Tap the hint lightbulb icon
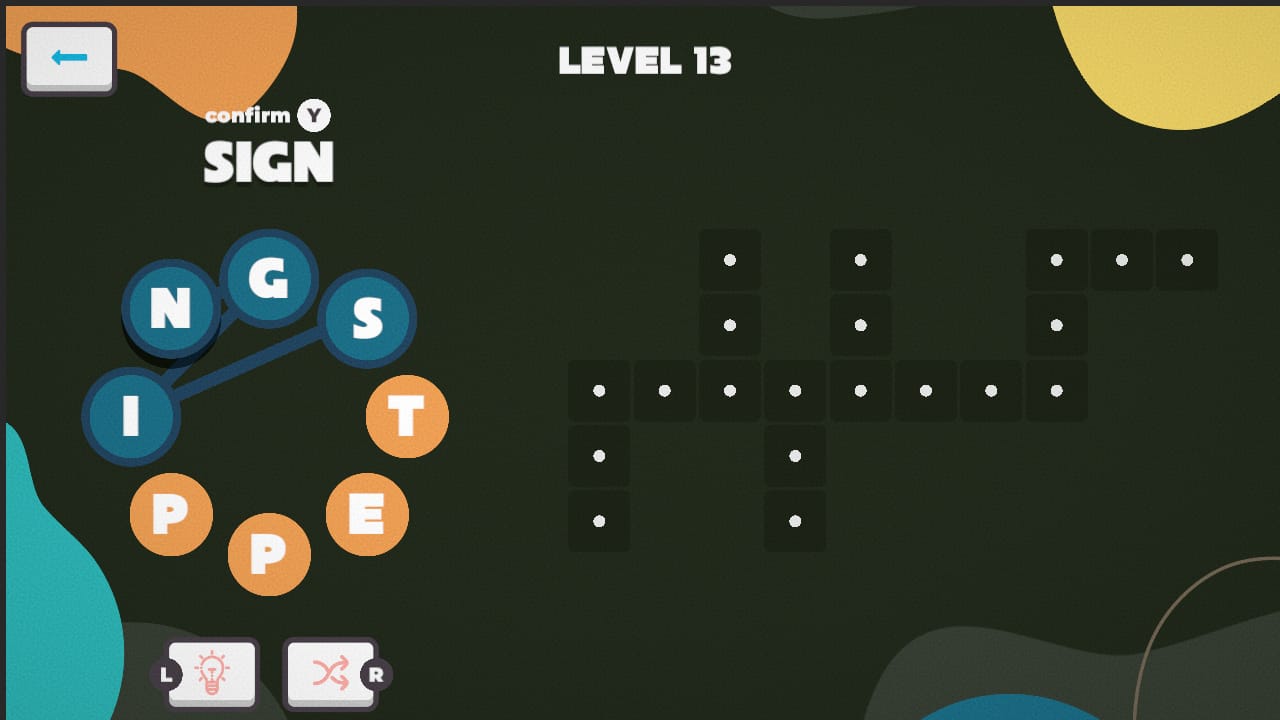Image resolution: width=1280 pixels, height=720 pixels. coord(212,673)
